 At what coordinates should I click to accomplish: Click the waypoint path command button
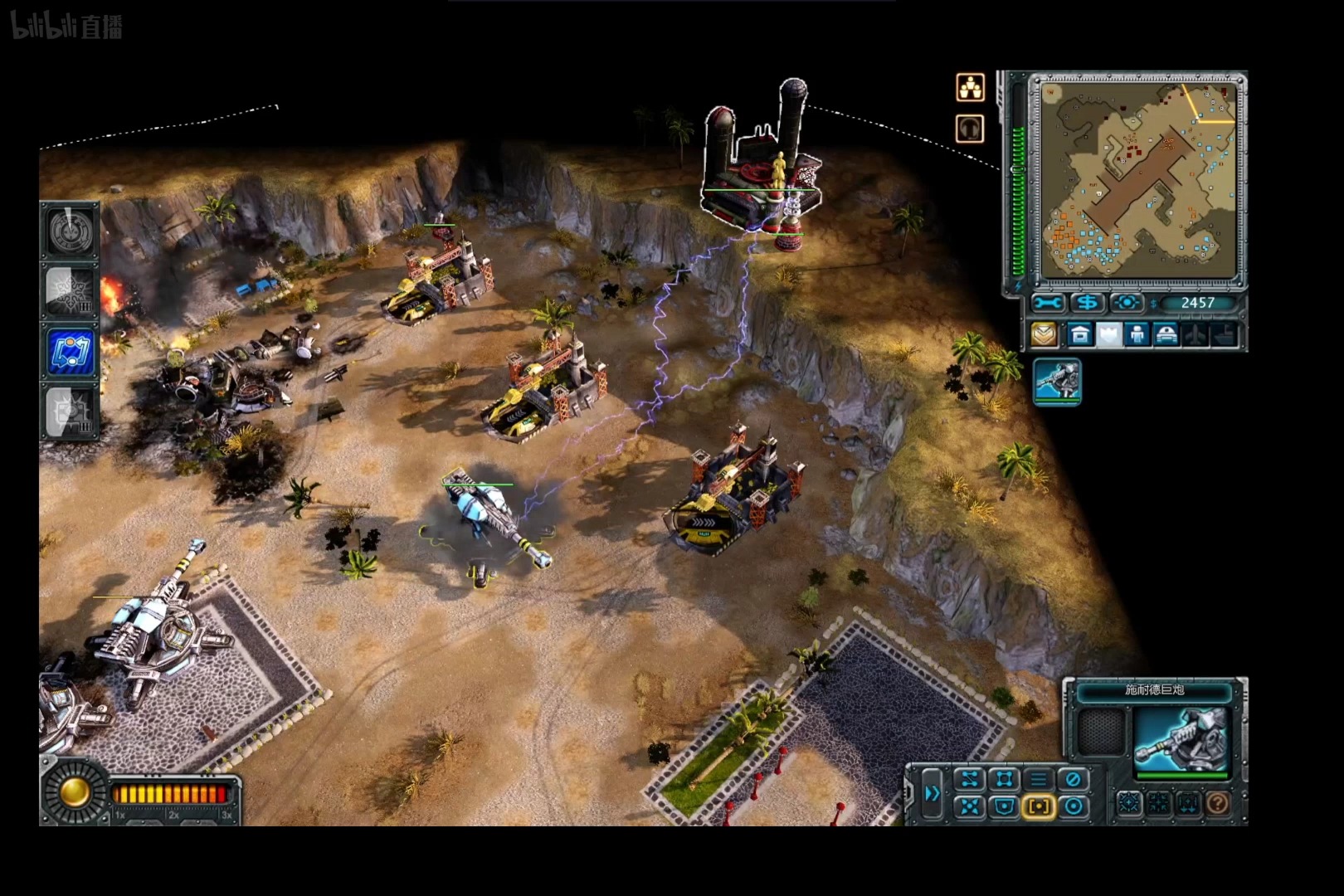tap(969, 779)
